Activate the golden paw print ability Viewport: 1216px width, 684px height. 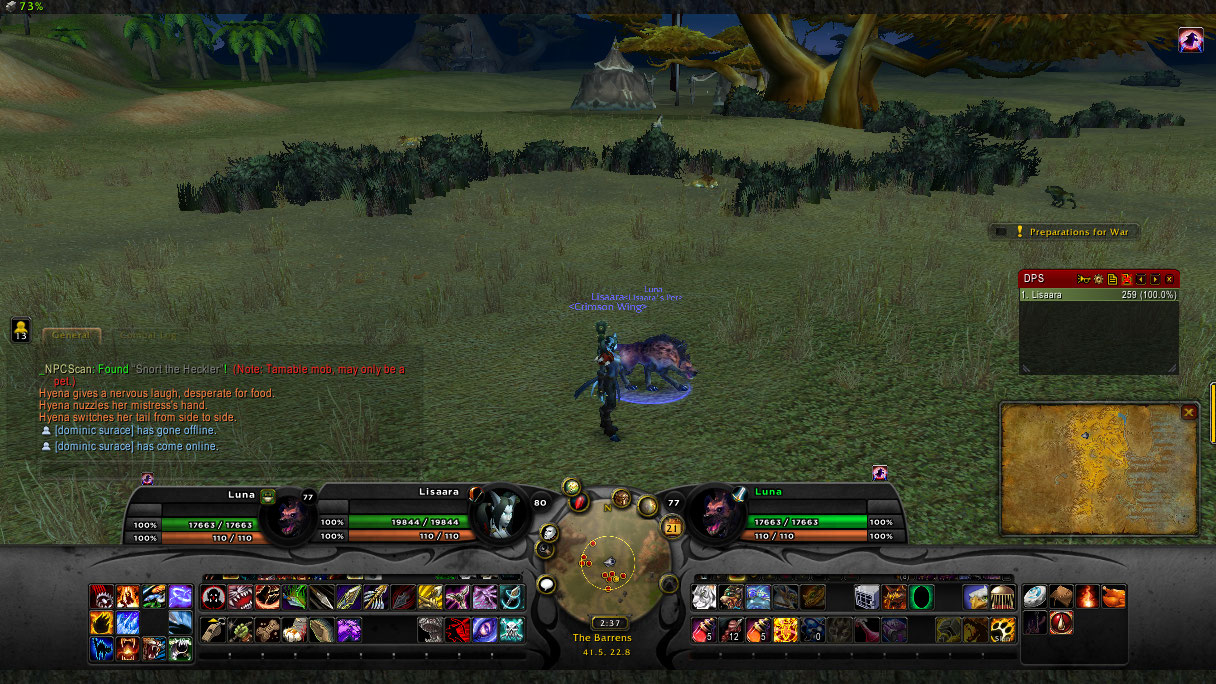pos(1003,630)
